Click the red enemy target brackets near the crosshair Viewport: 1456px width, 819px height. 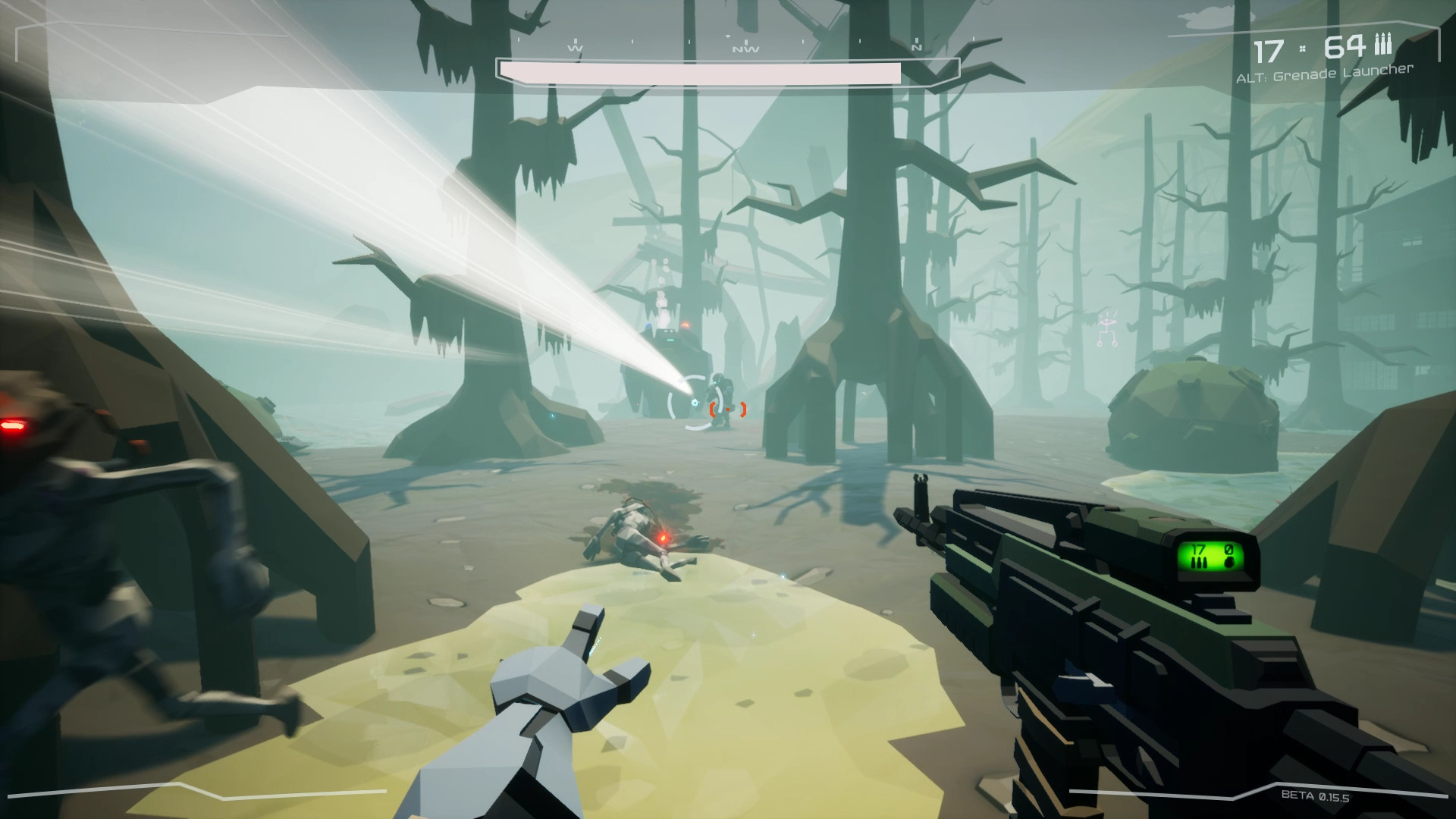(727, 409)
